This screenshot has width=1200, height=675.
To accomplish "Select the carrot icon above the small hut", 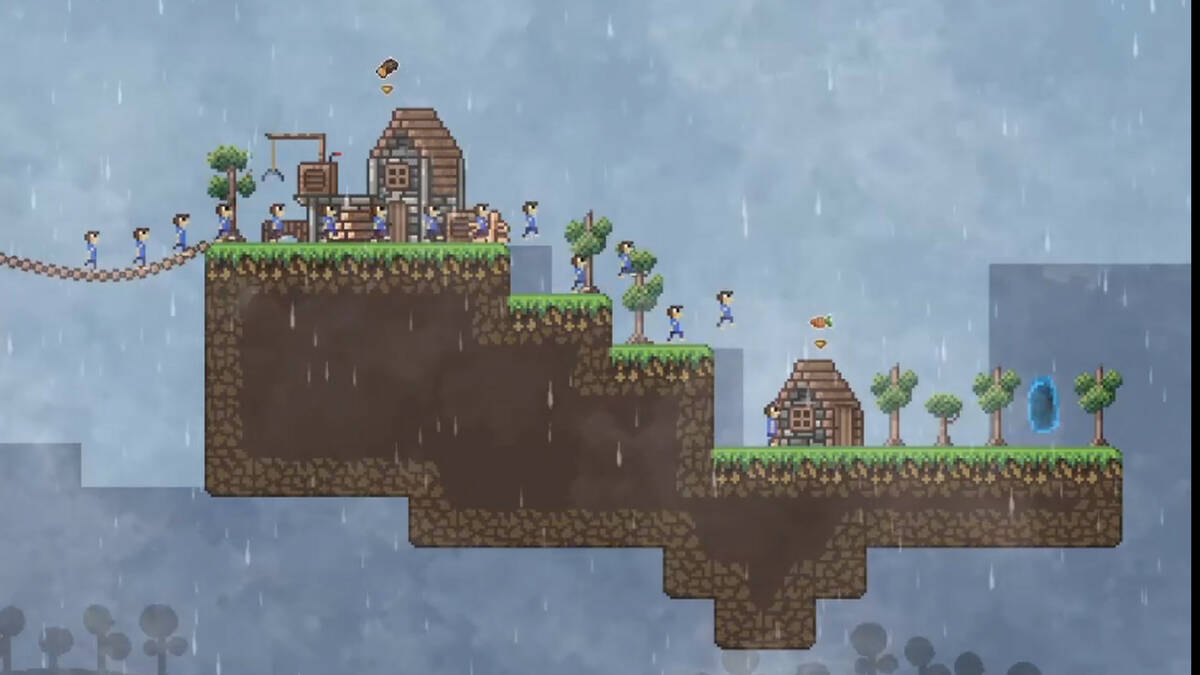I will click(x=820, y=322).
